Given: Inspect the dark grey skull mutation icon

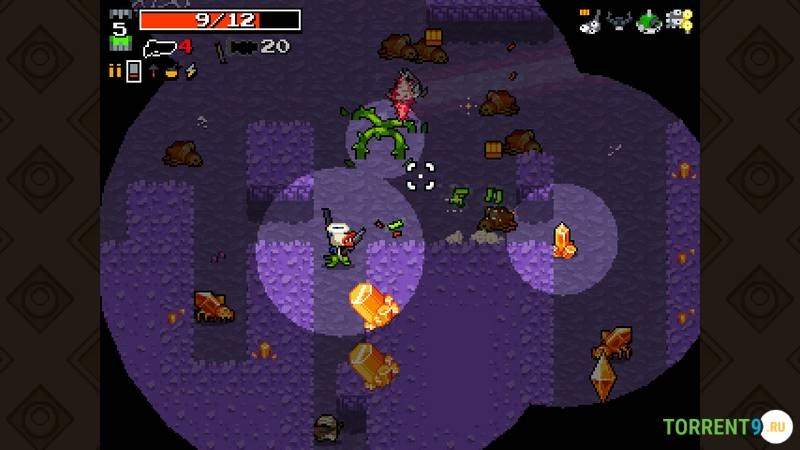Looking at the screenshot, I should point(619,20).
